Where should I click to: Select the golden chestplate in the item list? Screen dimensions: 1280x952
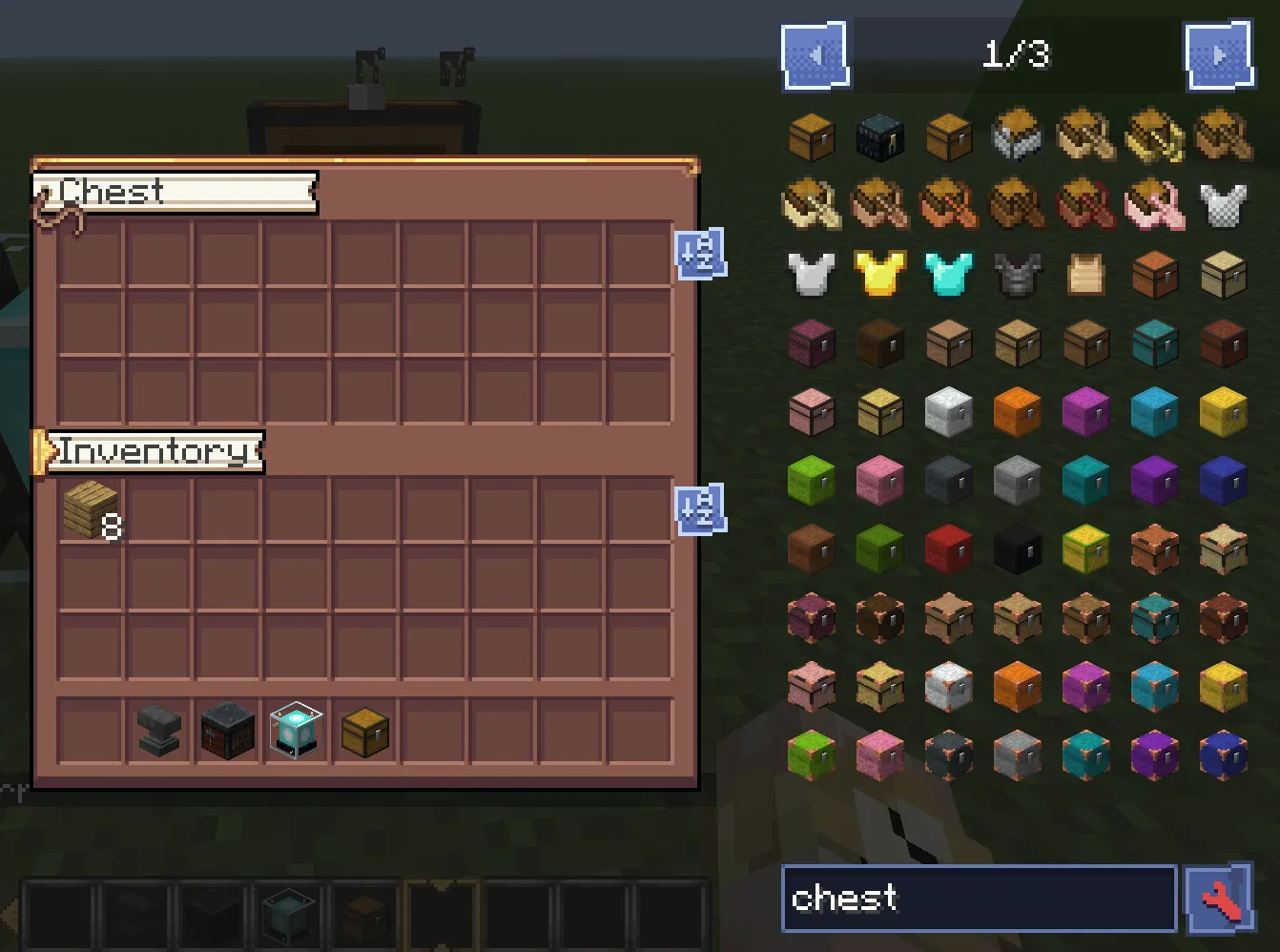click(880, 275)
